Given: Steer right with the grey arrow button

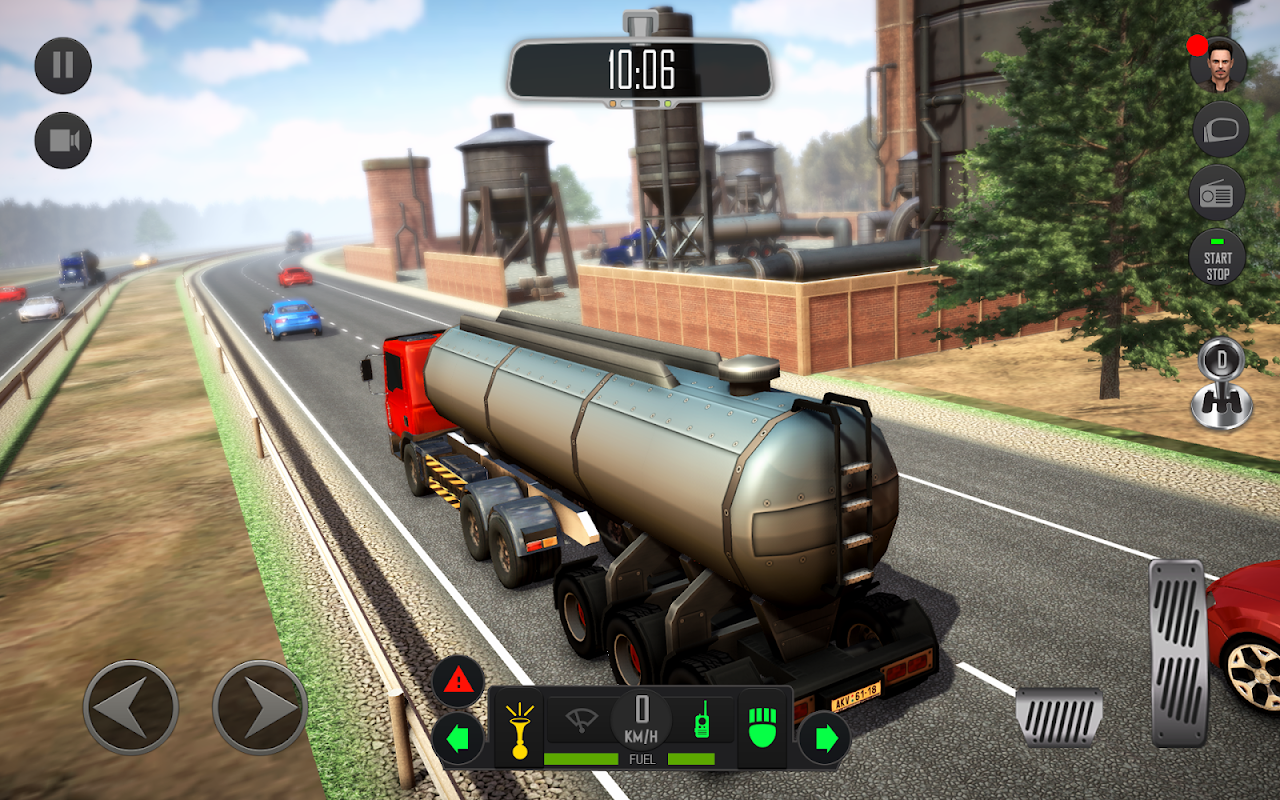Looking at the screenshot, I should coord(260,707).
